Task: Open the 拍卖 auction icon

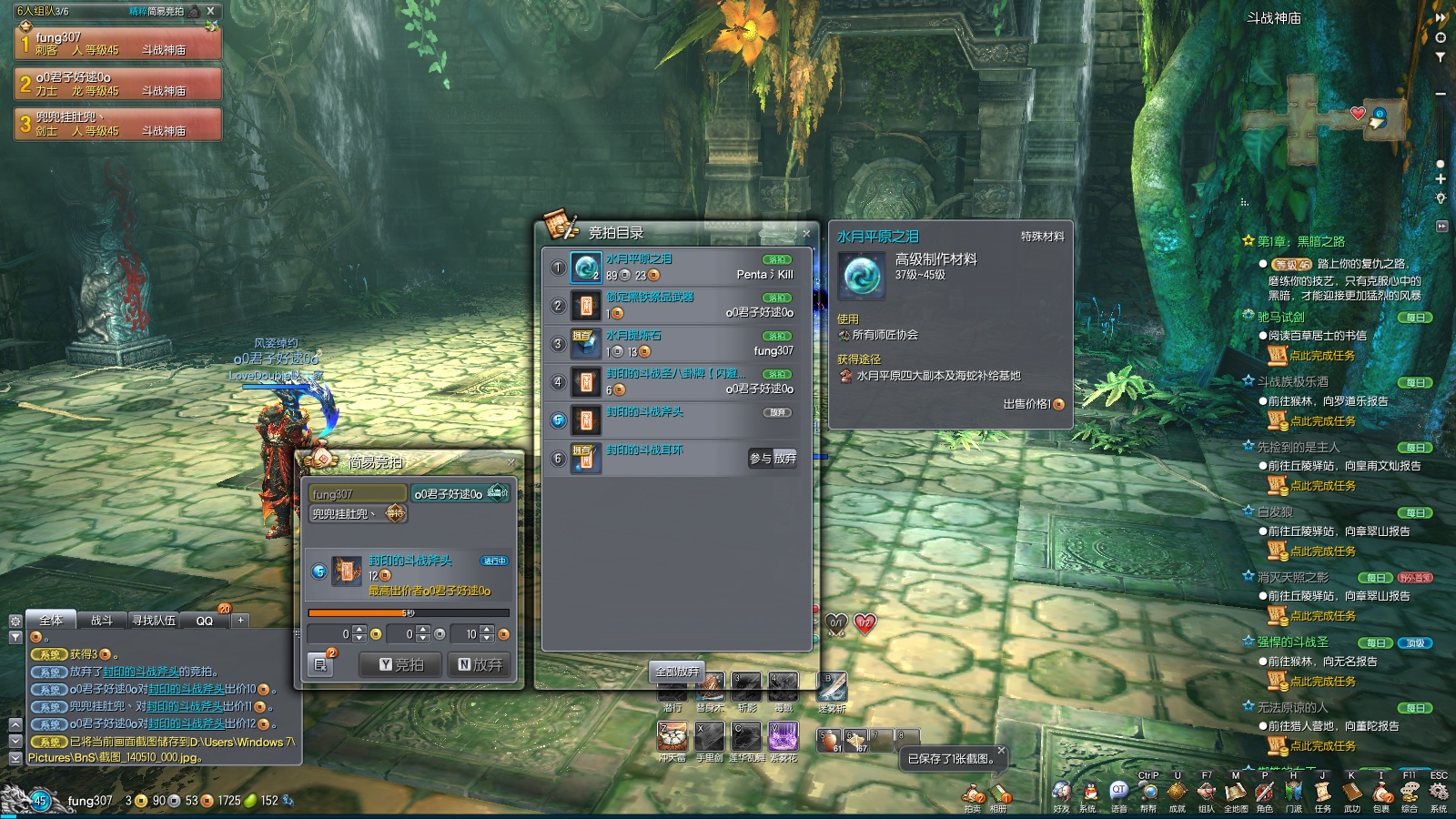Action: (973, 795)
